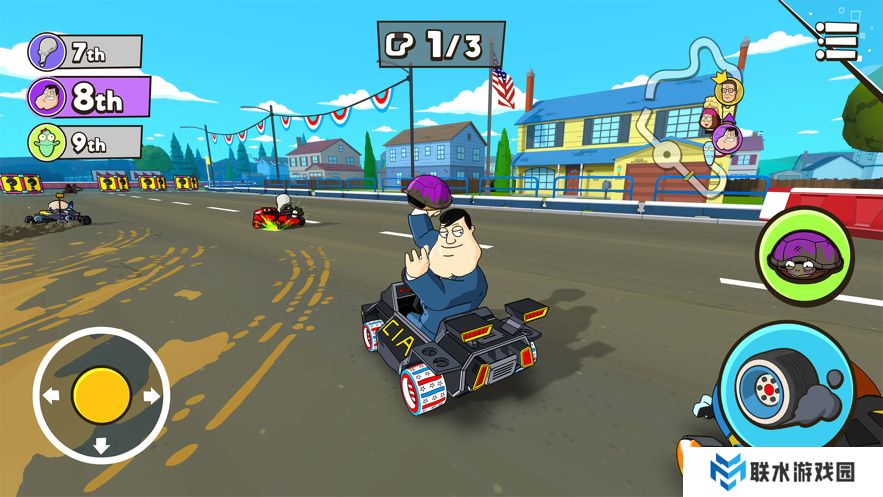Use the purple turtle shell item
Image resolution: width=883 pixels, height=497 pixels.
click(804, 257)
